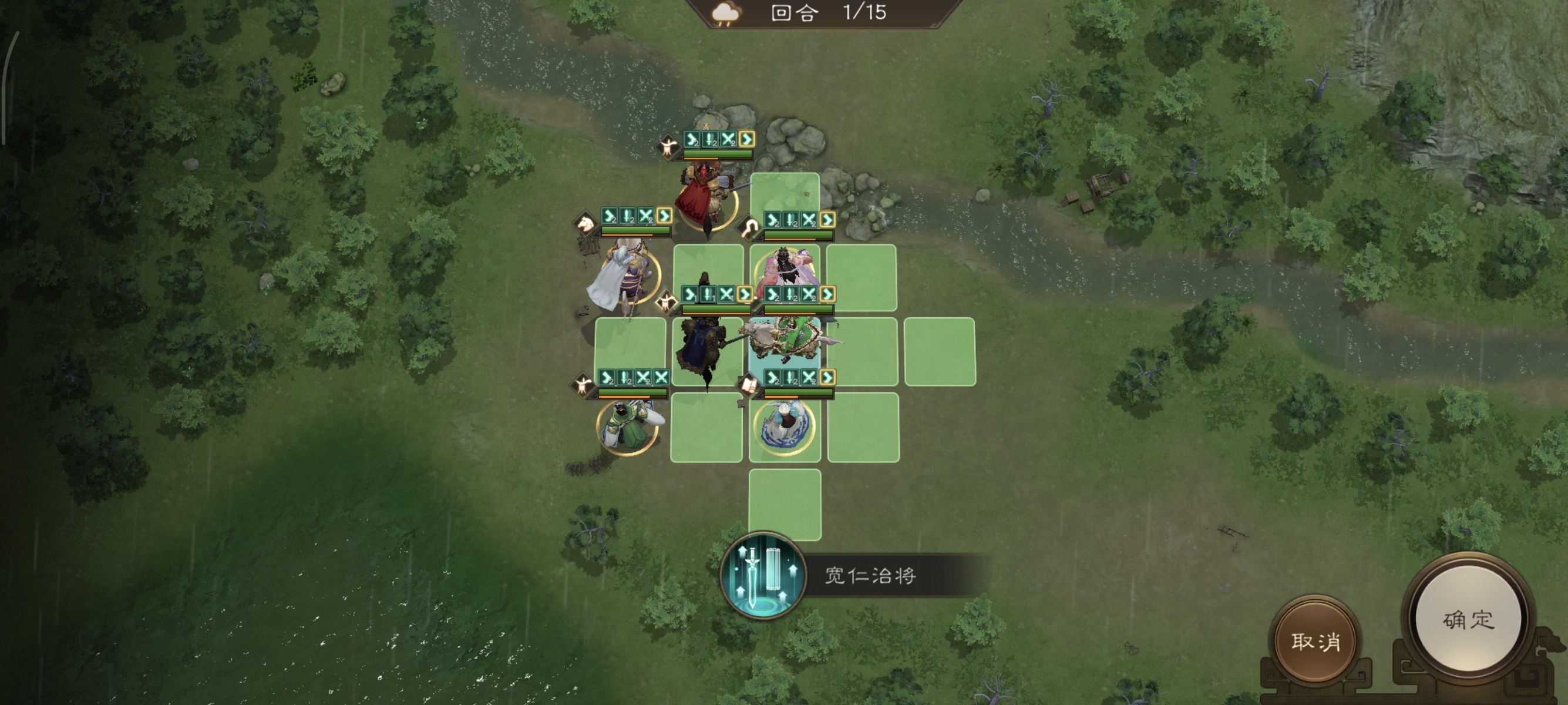Click the white horse cavalry emblem
Image resolution: width=1568 pixels, height=705 pixels.
click(586, 224)
